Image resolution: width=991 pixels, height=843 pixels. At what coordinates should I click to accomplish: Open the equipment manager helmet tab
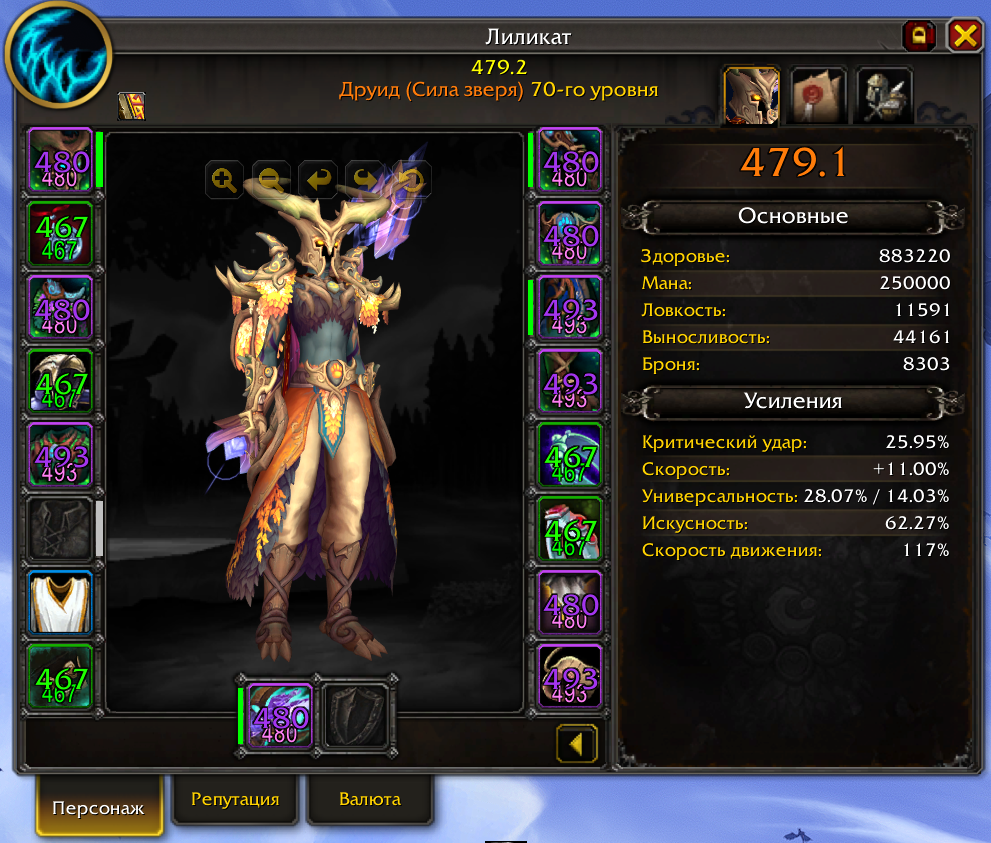pyautogui.click(x=884, y=96)
